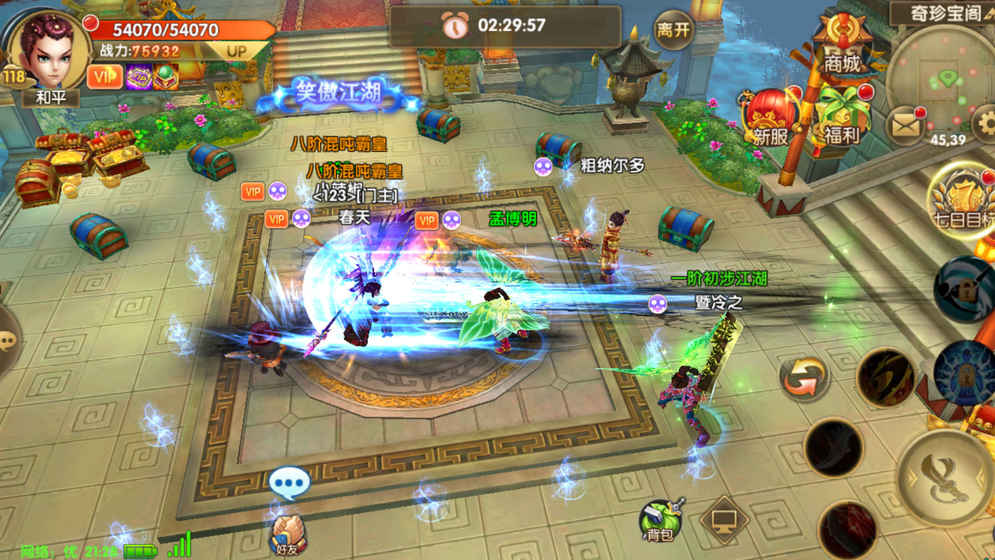
Task: Open the 新服 new server event
Action: coord(770,117)
